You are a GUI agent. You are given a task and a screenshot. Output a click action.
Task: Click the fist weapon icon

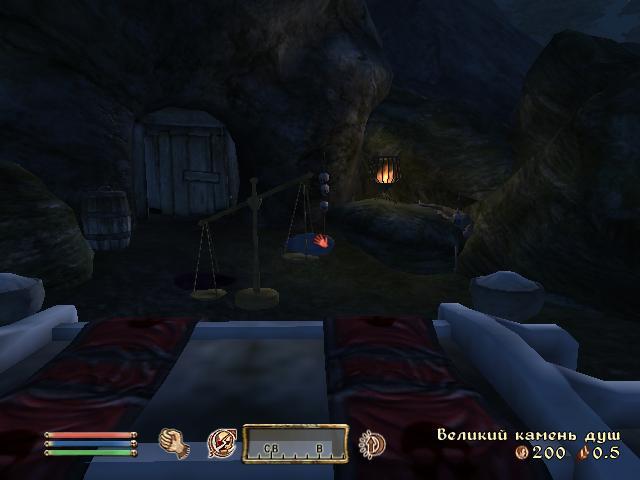coord(175,443)
